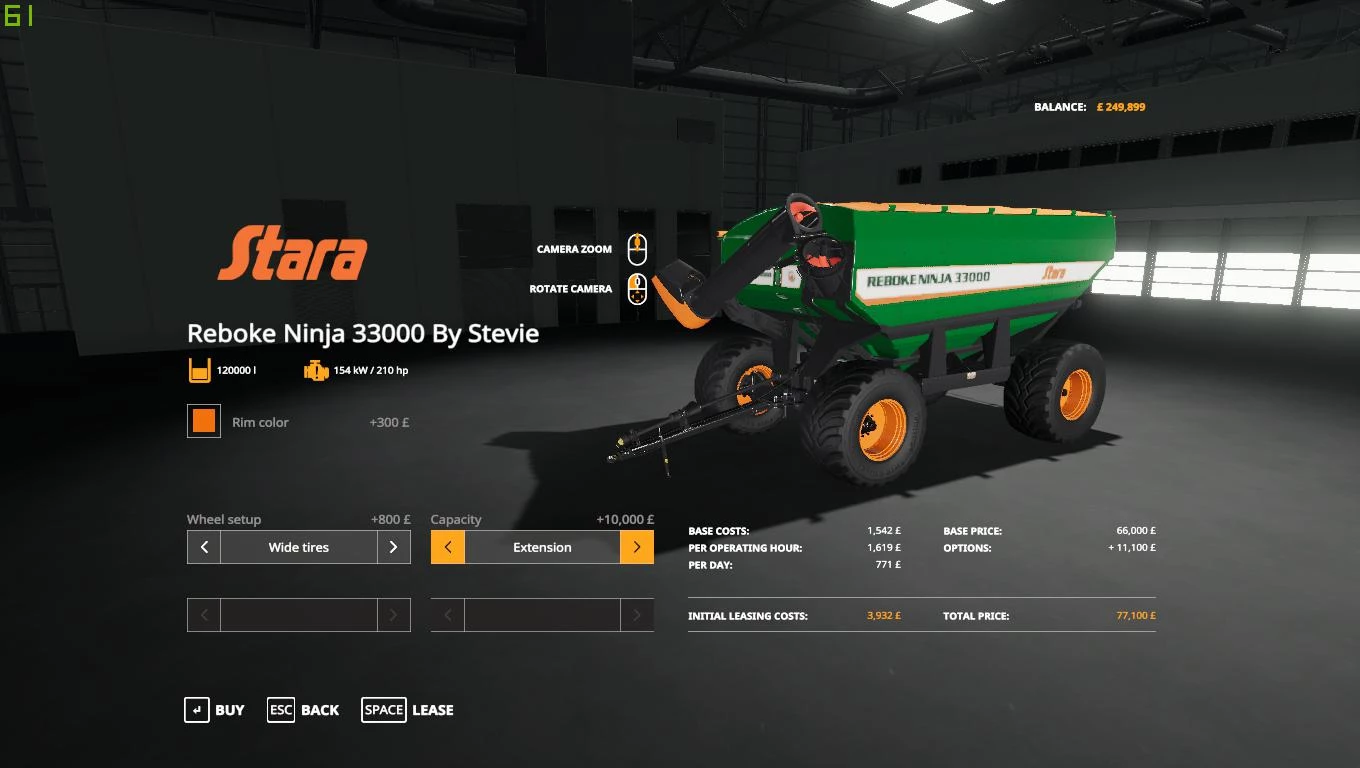Click the right arrow on Wheel setup
The width and height of the screenshot is (1360, 768).
click(394, 547)
